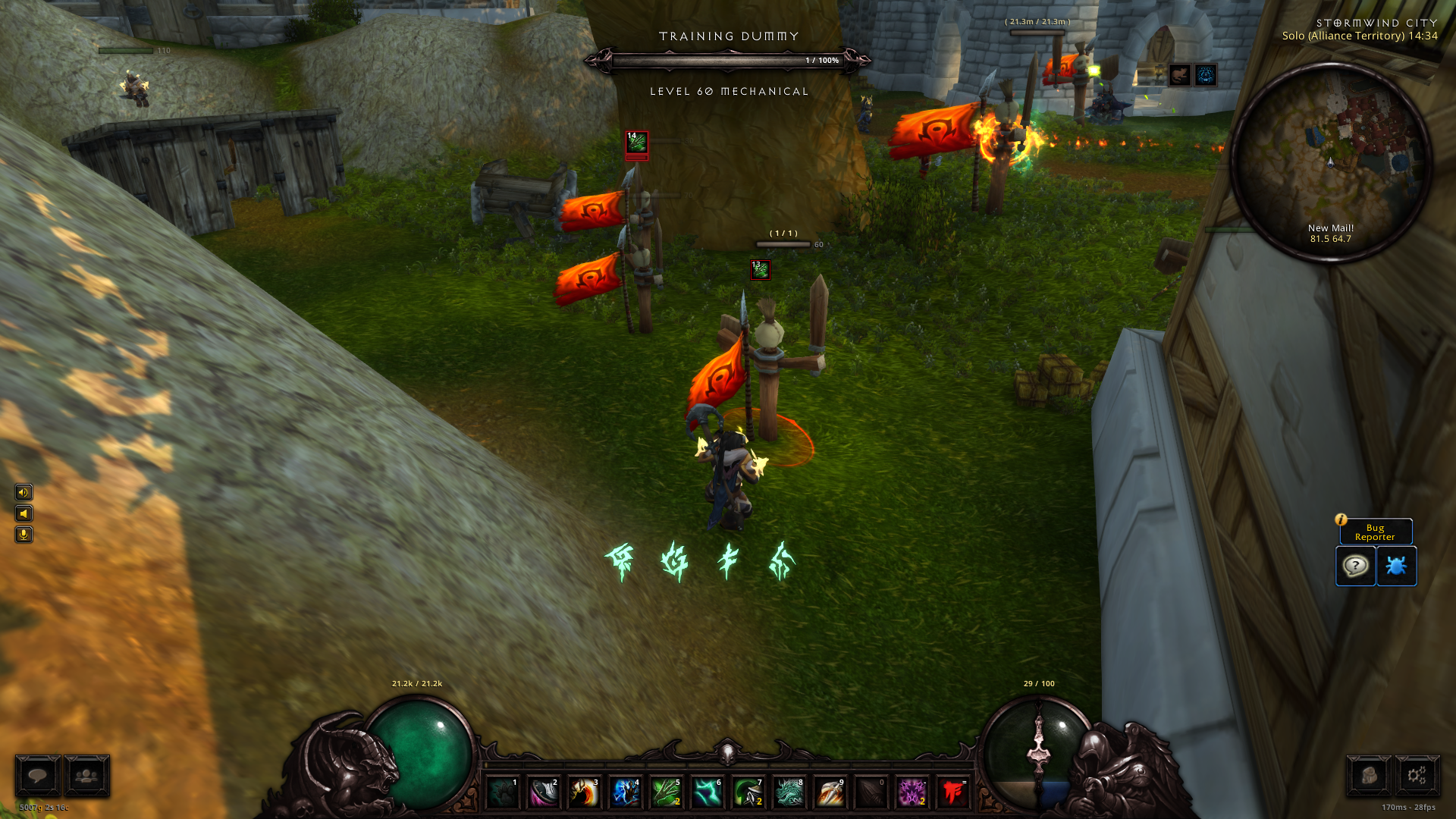Use the fiery slash ability in slot 3
Screen dimensions: 1456x819
(584, 793)
